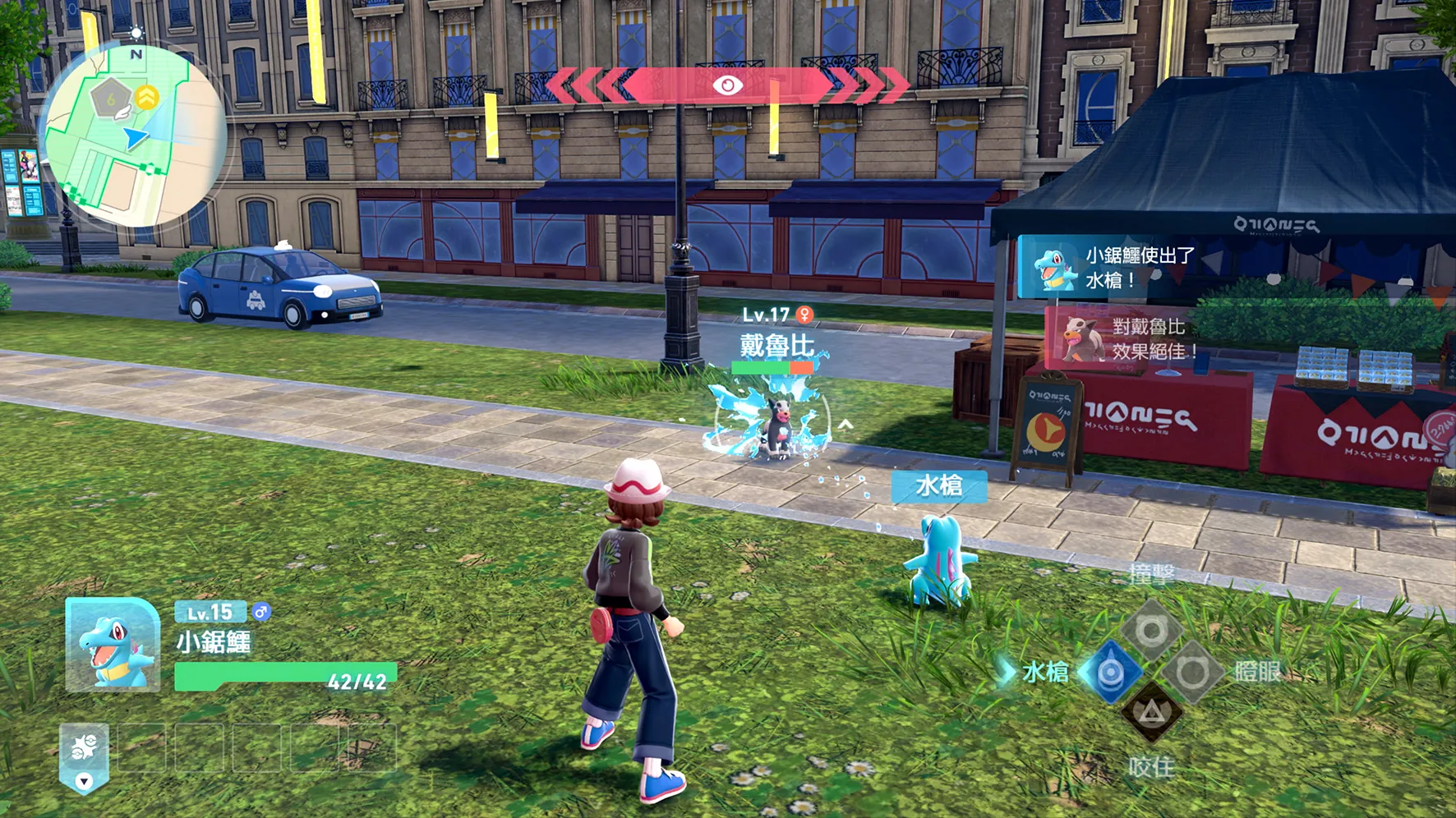
Task: Open the circular minimap
Action: click(134, 136)
